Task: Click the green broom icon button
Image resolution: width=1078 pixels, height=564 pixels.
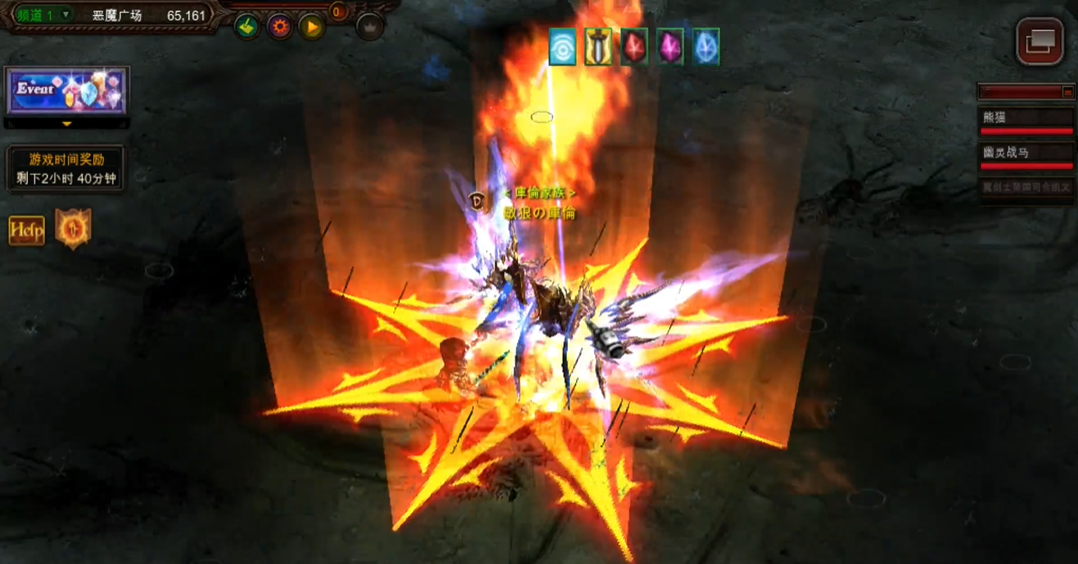Action: point(247,27)
